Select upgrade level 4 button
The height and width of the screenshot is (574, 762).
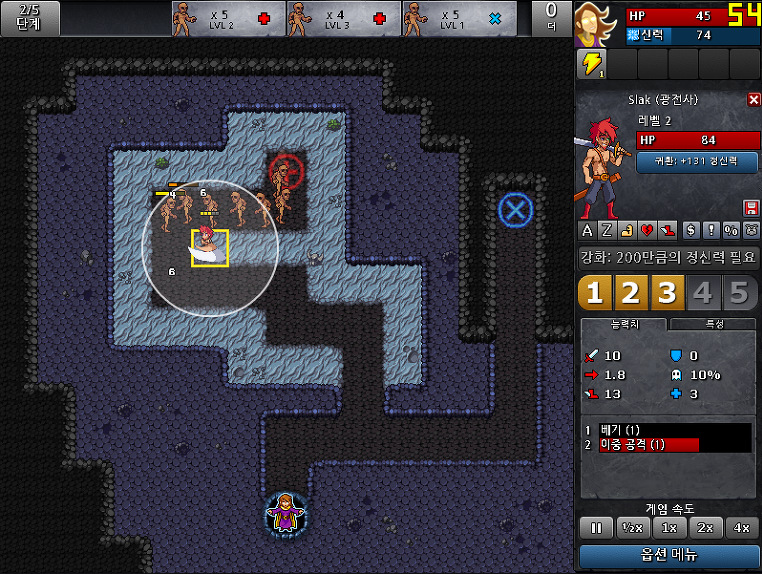click(x=704, y=293)
